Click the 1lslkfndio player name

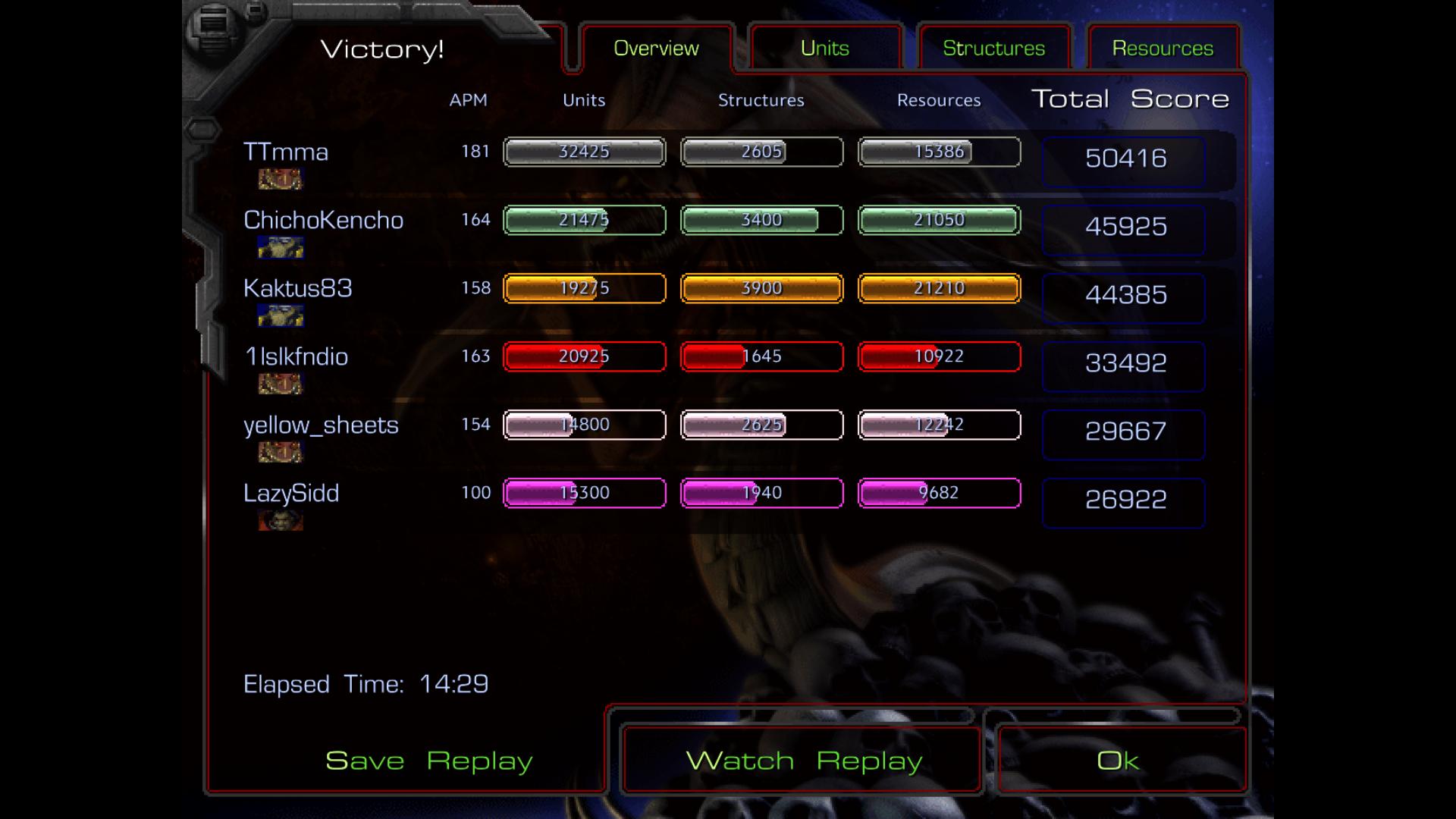pos(296,356)
